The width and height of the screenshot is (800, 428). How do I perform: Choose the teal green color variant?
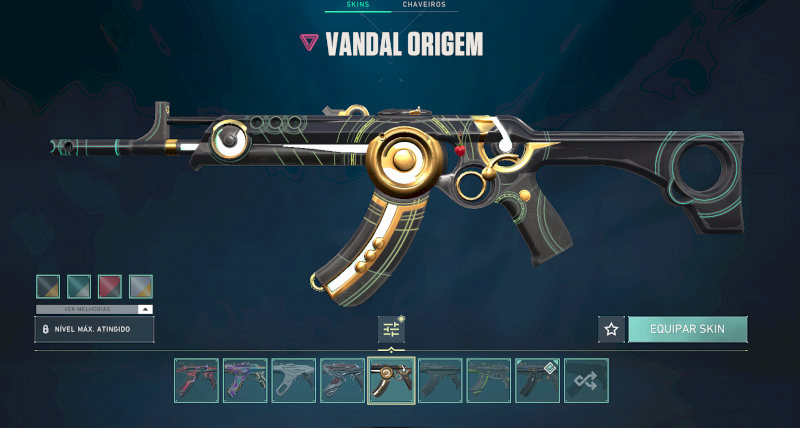coord(79,287)
